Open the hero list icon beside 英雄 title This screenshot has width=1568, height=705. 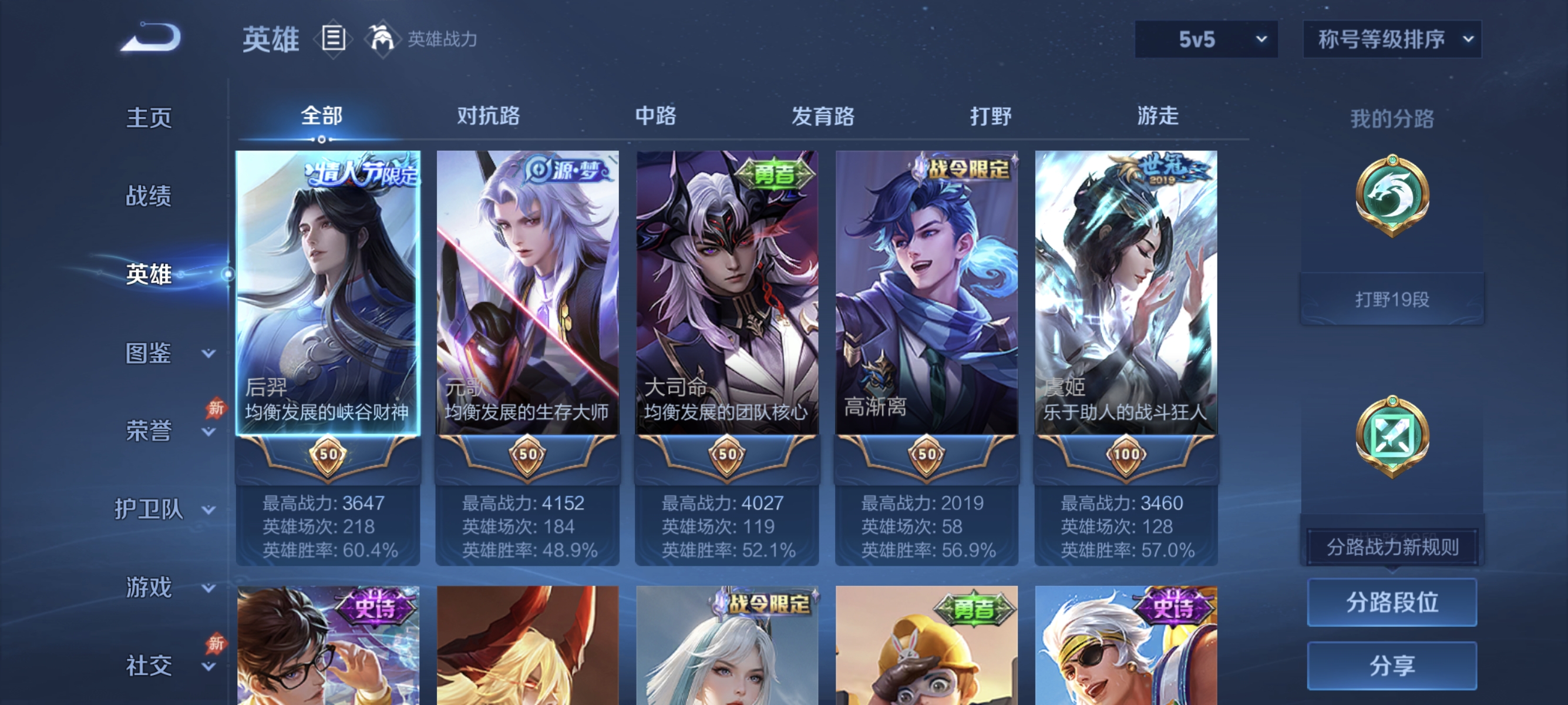click(335, 39)
